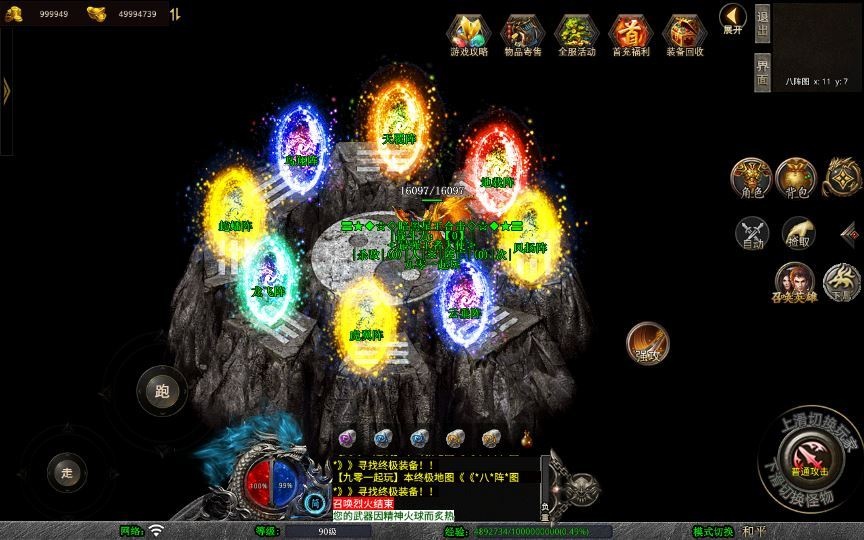The width and height of the screenshot is (864, 540).
Task: Toggle 自动 auto-battle
Action: [x=751, y=233]
